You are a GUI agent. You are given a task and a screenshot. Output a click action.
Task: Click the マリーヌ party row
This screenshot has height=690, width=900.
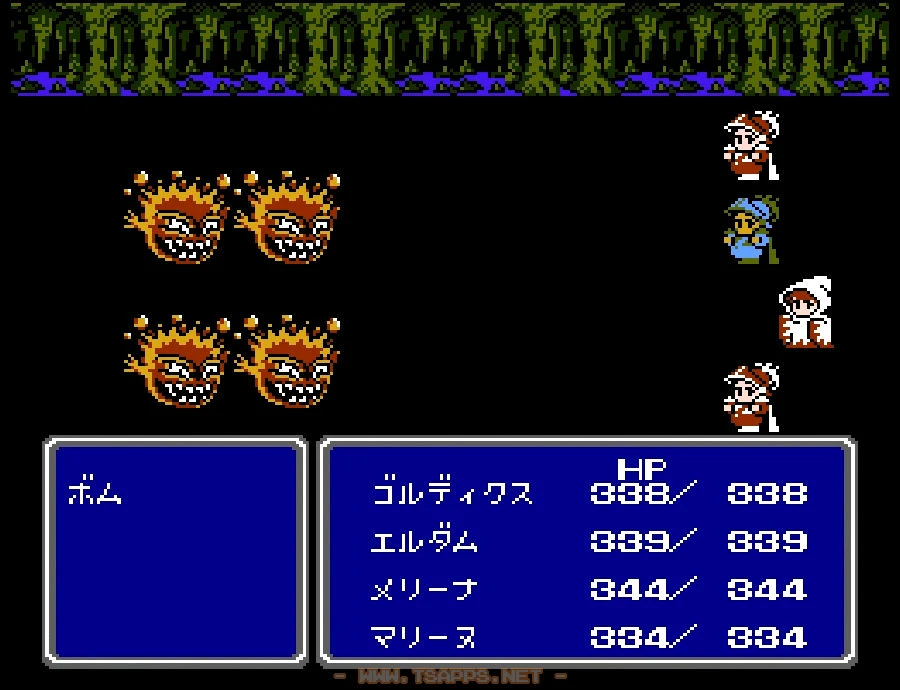click(x=424, y=637)
